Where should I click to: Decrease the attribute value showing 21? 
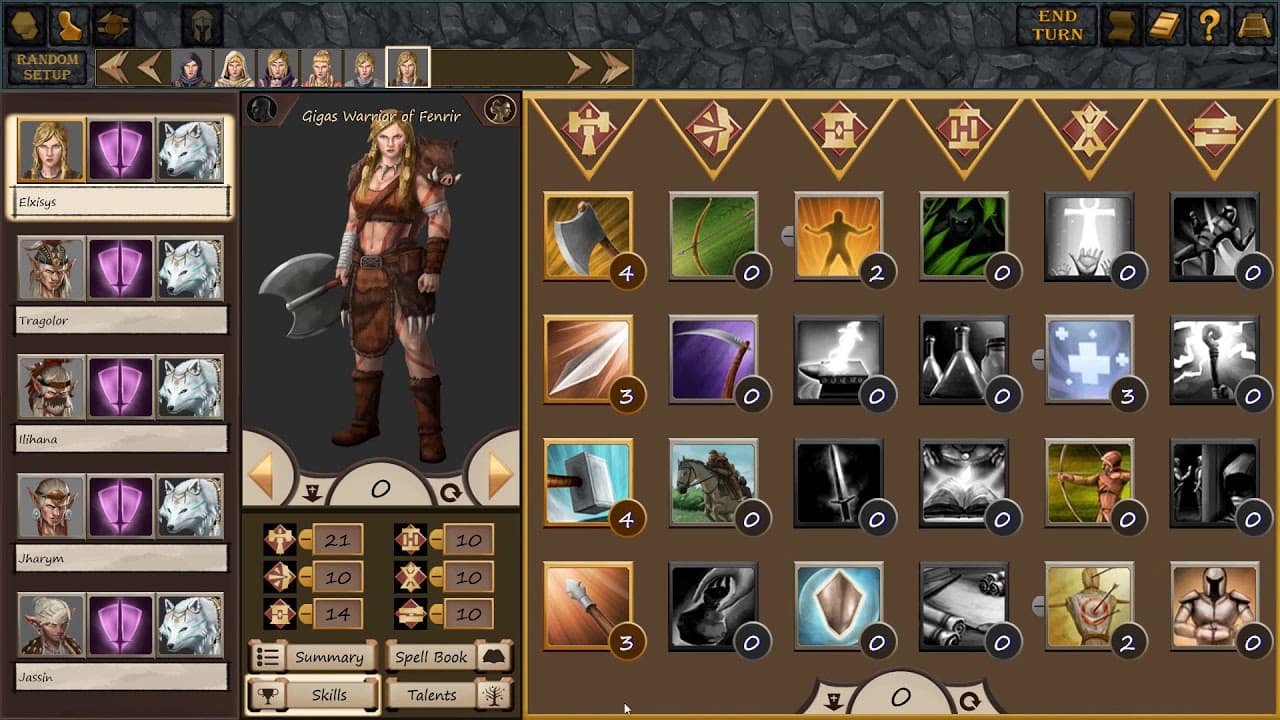[x=305, y=539]
